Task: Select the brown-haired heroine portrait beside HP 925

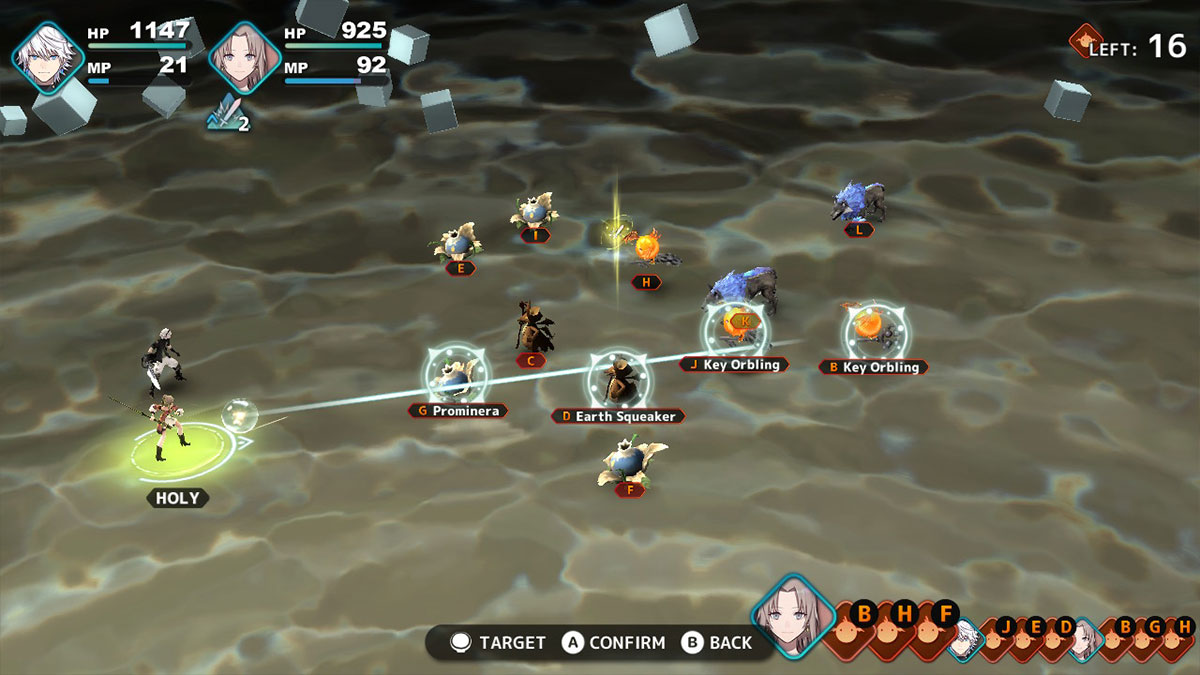Action: [245, 57]
